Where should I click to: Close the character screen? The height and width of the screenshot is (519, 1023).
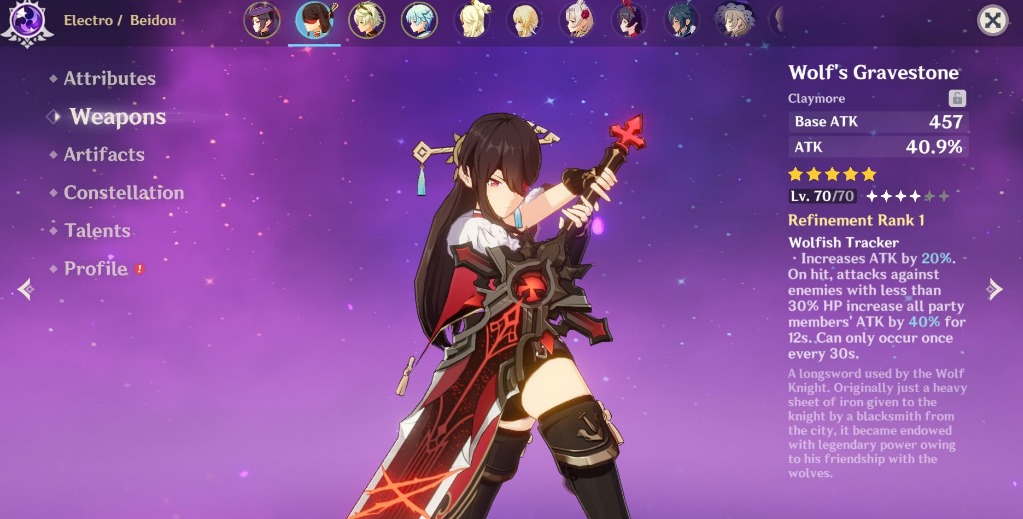tap(991, 20)
